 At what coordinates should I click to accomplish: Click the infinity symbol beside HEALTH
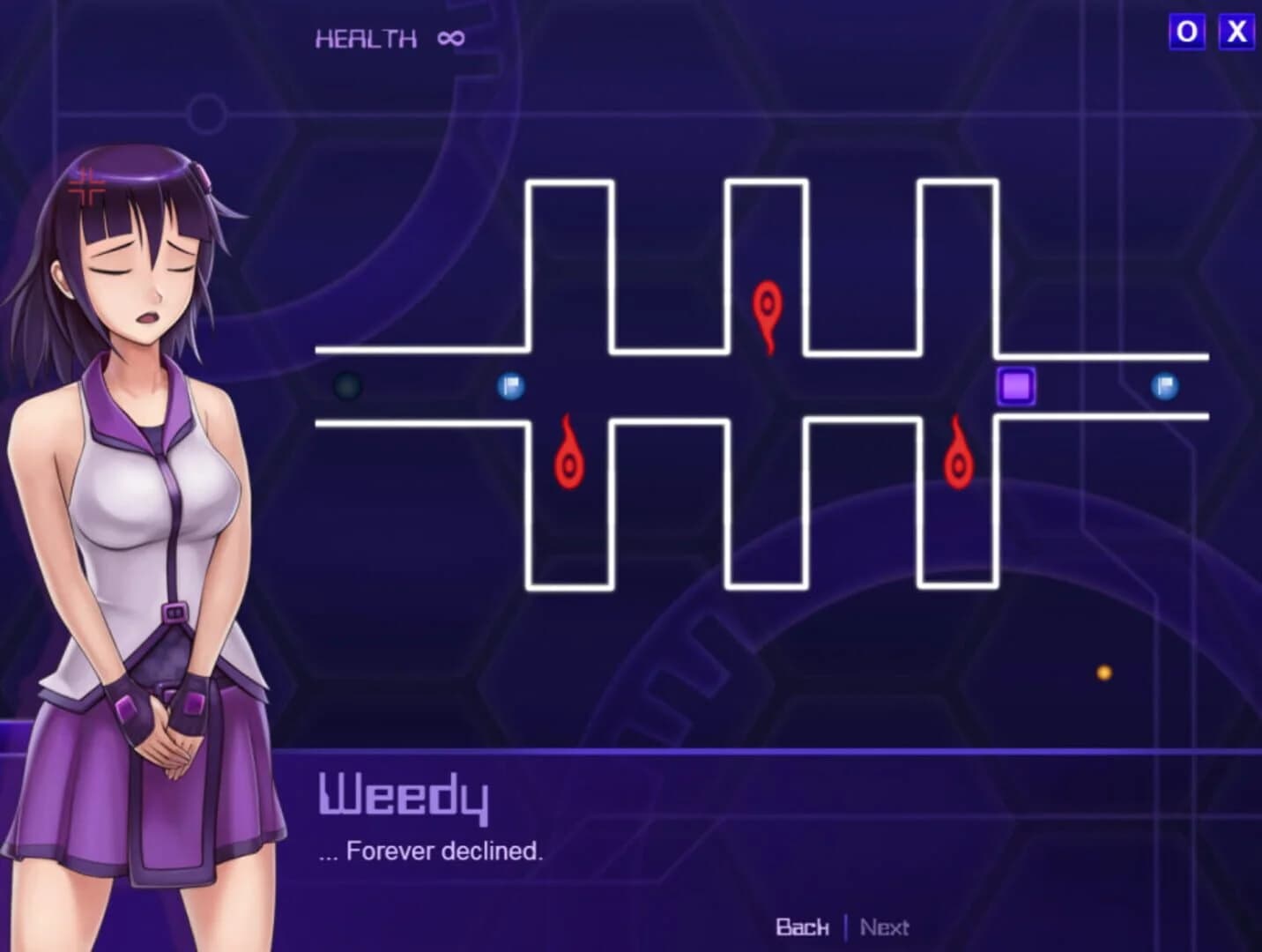[x=449, y=36]
